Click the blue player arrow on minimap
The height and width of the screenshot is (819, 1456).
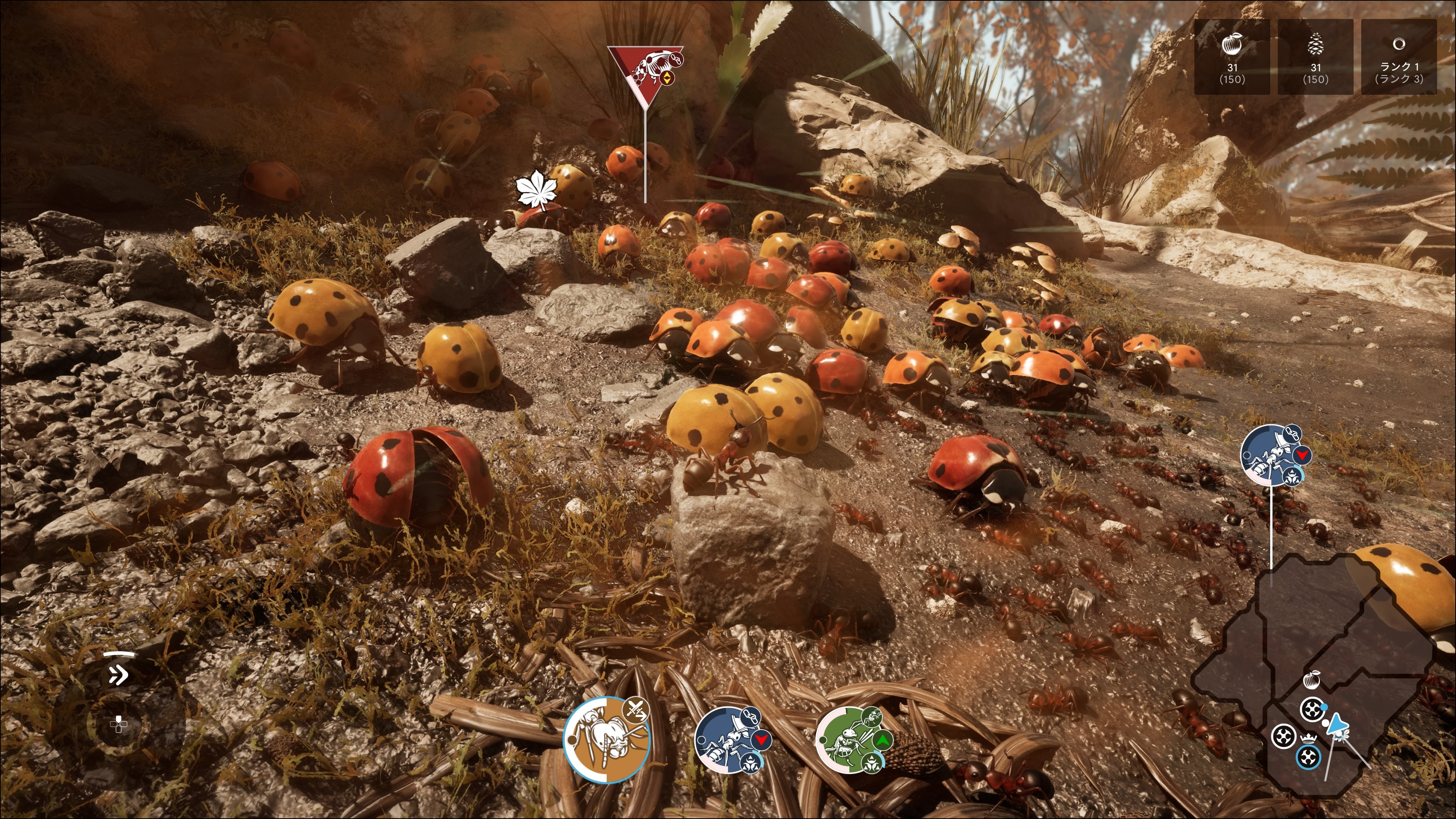click(x=1336, y=725)
